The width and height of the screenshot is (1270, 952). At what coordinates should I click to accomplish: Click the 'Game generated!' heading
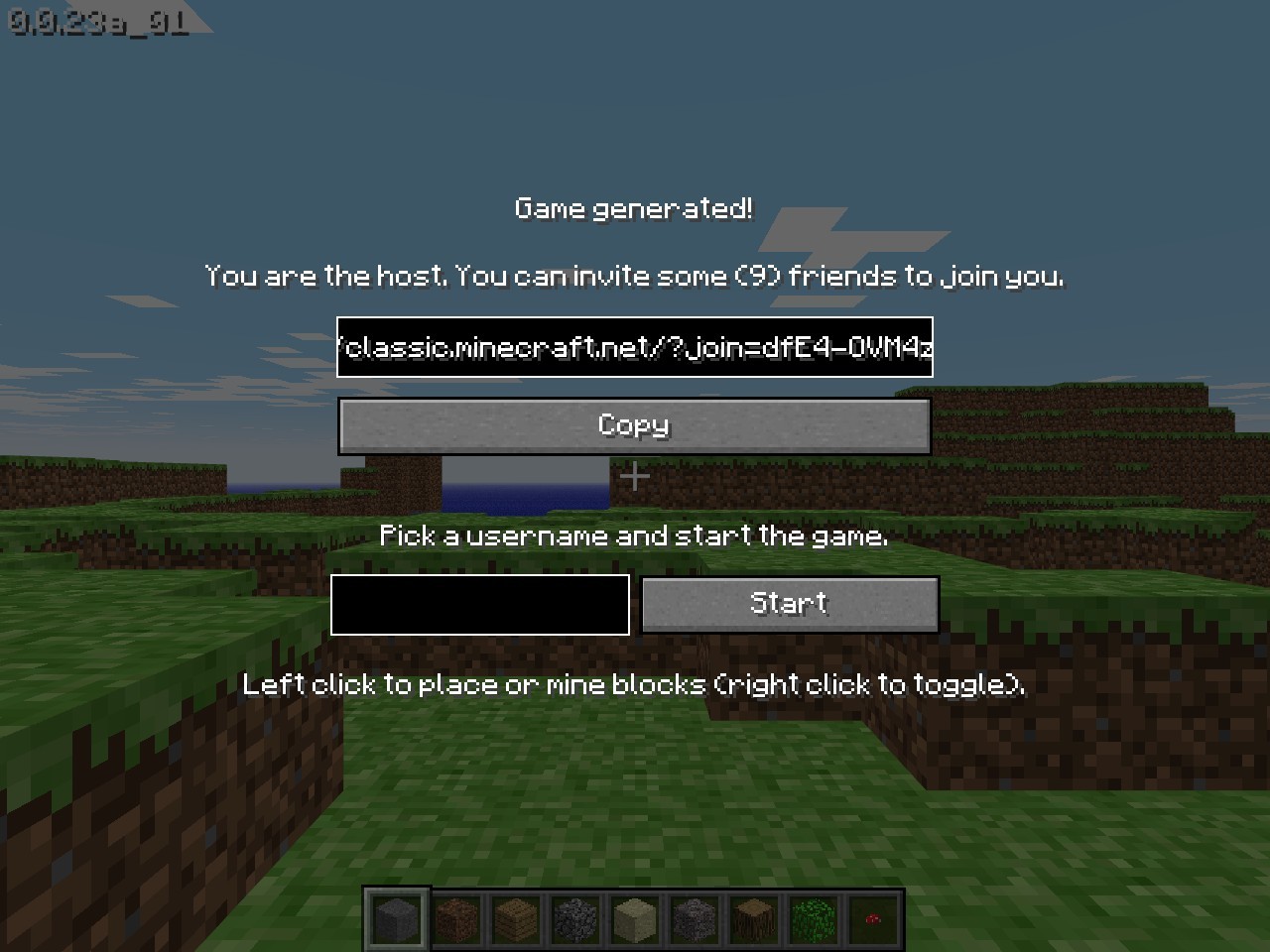coord(634,208)
